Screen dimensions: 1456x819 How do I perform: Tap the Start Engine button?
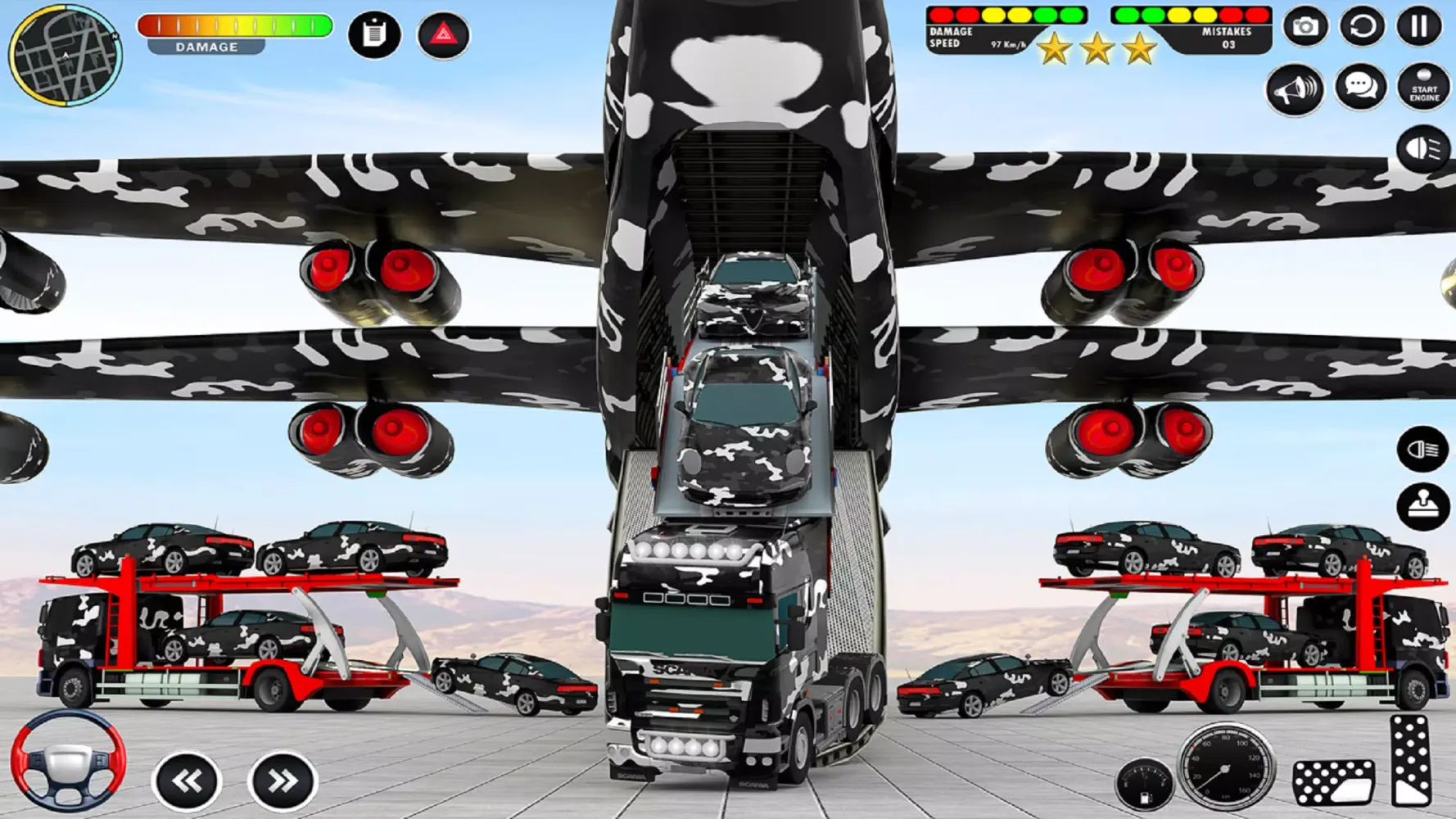click(1423, 87)
